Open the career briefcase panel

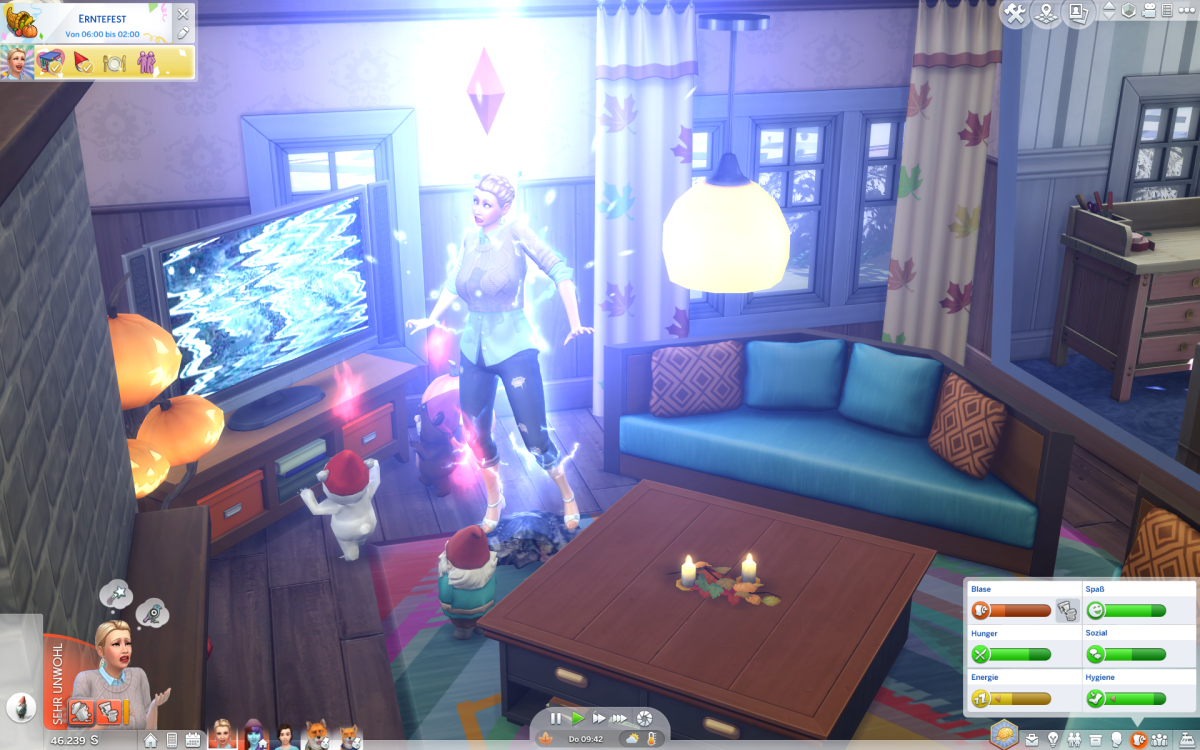1031,740
